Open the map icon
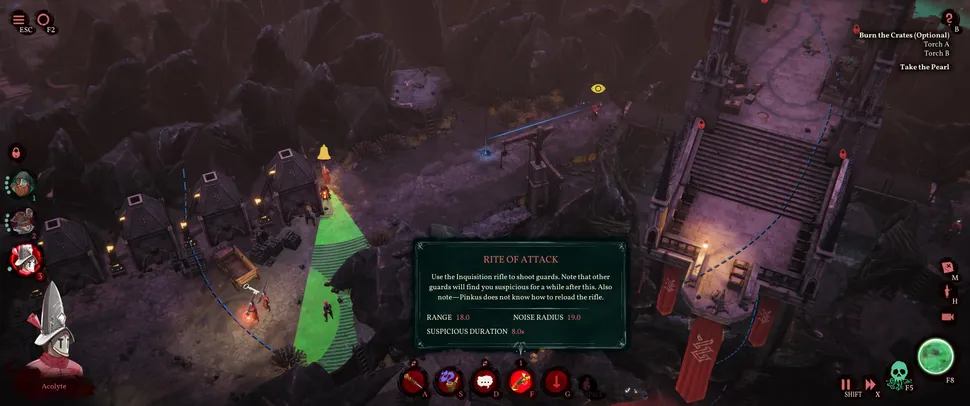The height and width of the screenshot is (406, 970). [948, 268]
